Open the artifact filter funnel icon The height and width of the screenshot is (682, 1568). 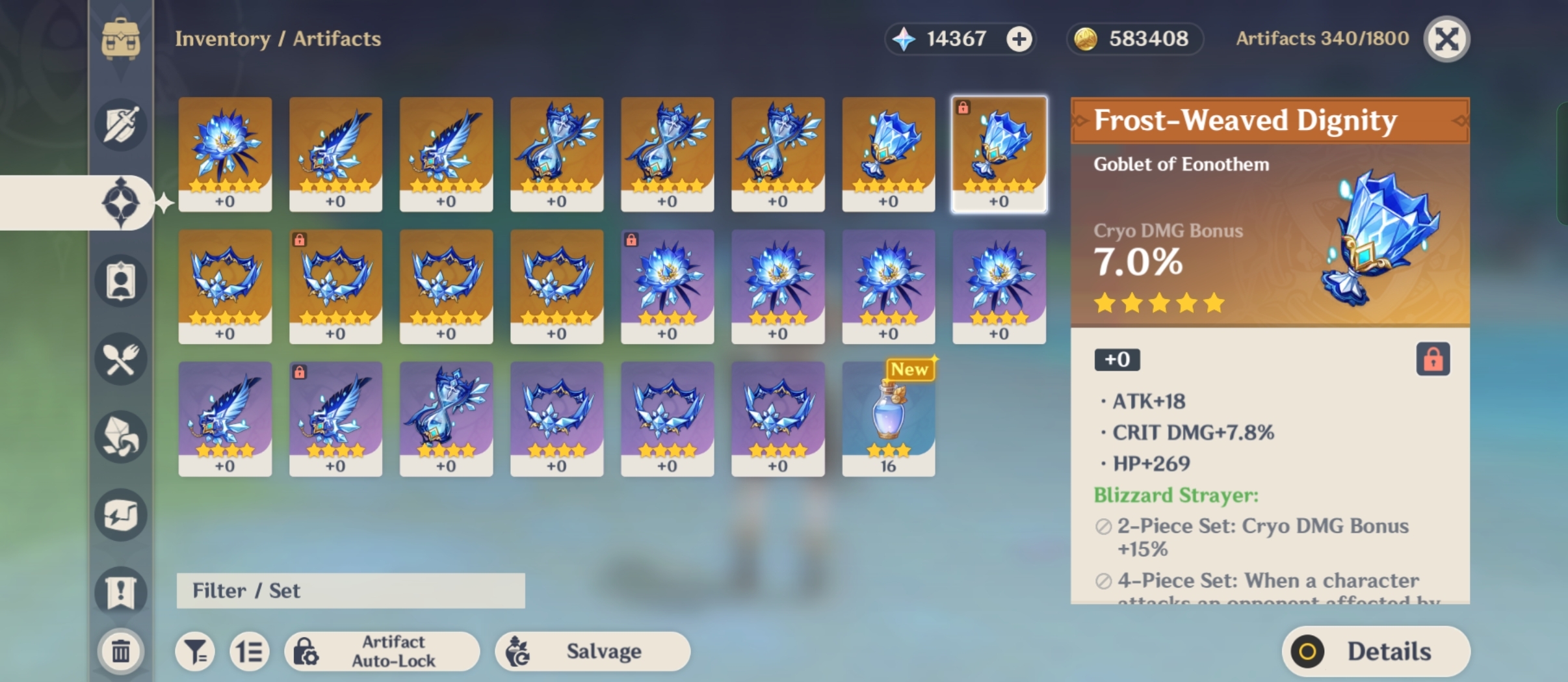(x=196, y=651)
